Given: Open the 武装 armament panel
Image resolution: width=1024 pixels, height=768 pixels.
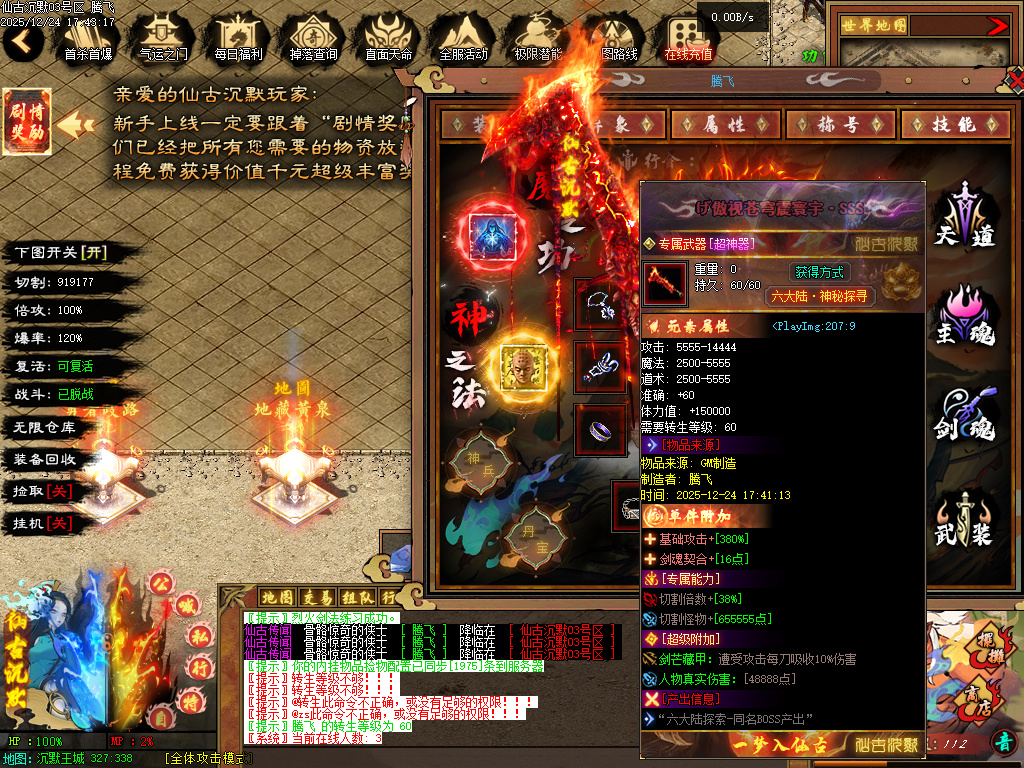Looking at the screenshot, I should 965,520.
